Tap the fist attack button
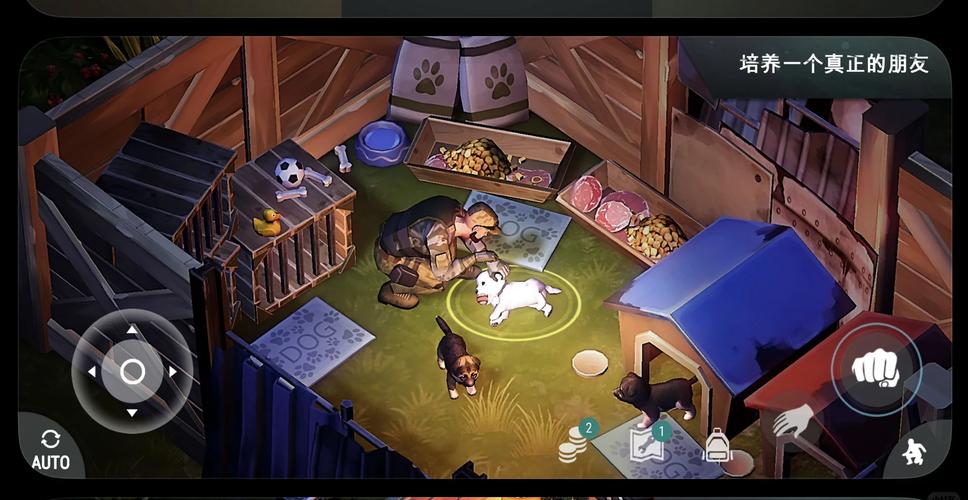The width and height of the screenshot is (968, 500). pyautogui.click(x=875, y=370)
